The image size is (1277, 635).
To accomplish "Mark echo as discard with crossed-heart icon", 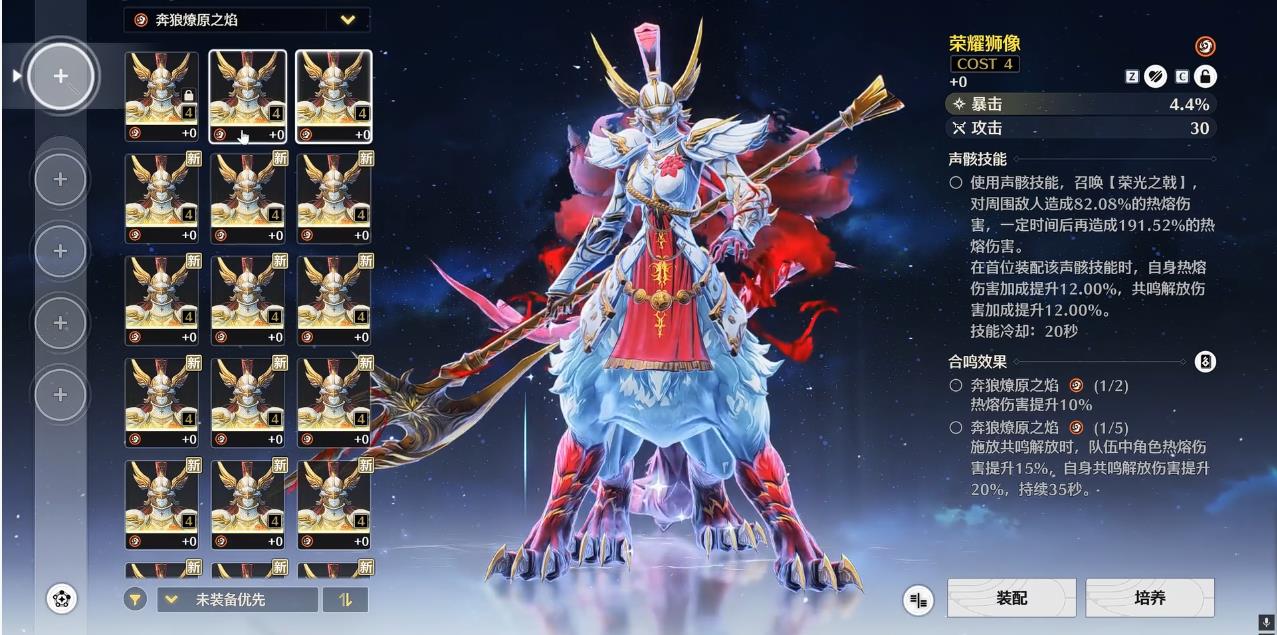I will (1155, 76).
